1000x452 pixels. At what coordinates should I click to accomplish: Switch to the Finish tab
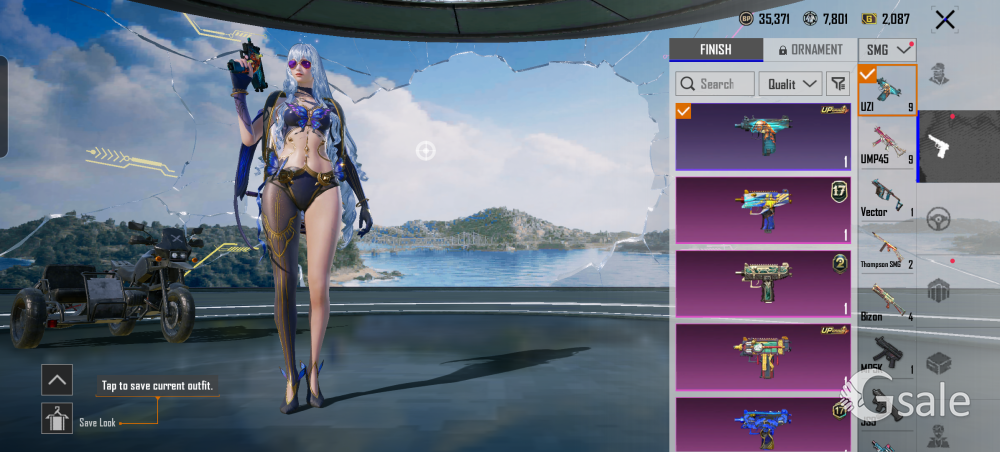tap(714, 50)
